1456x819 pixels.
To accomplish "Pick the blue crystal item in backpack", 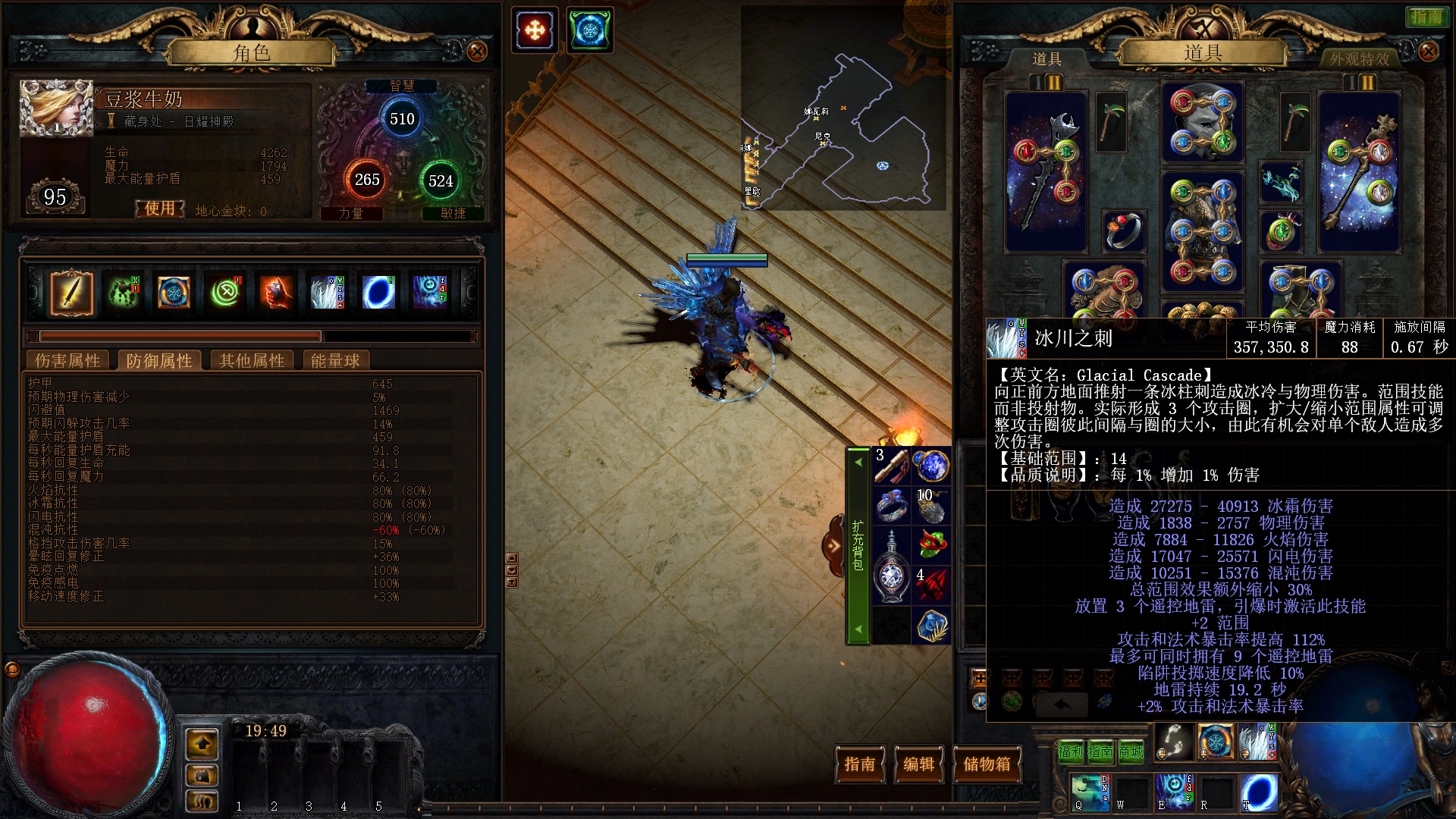I will 931,626.
